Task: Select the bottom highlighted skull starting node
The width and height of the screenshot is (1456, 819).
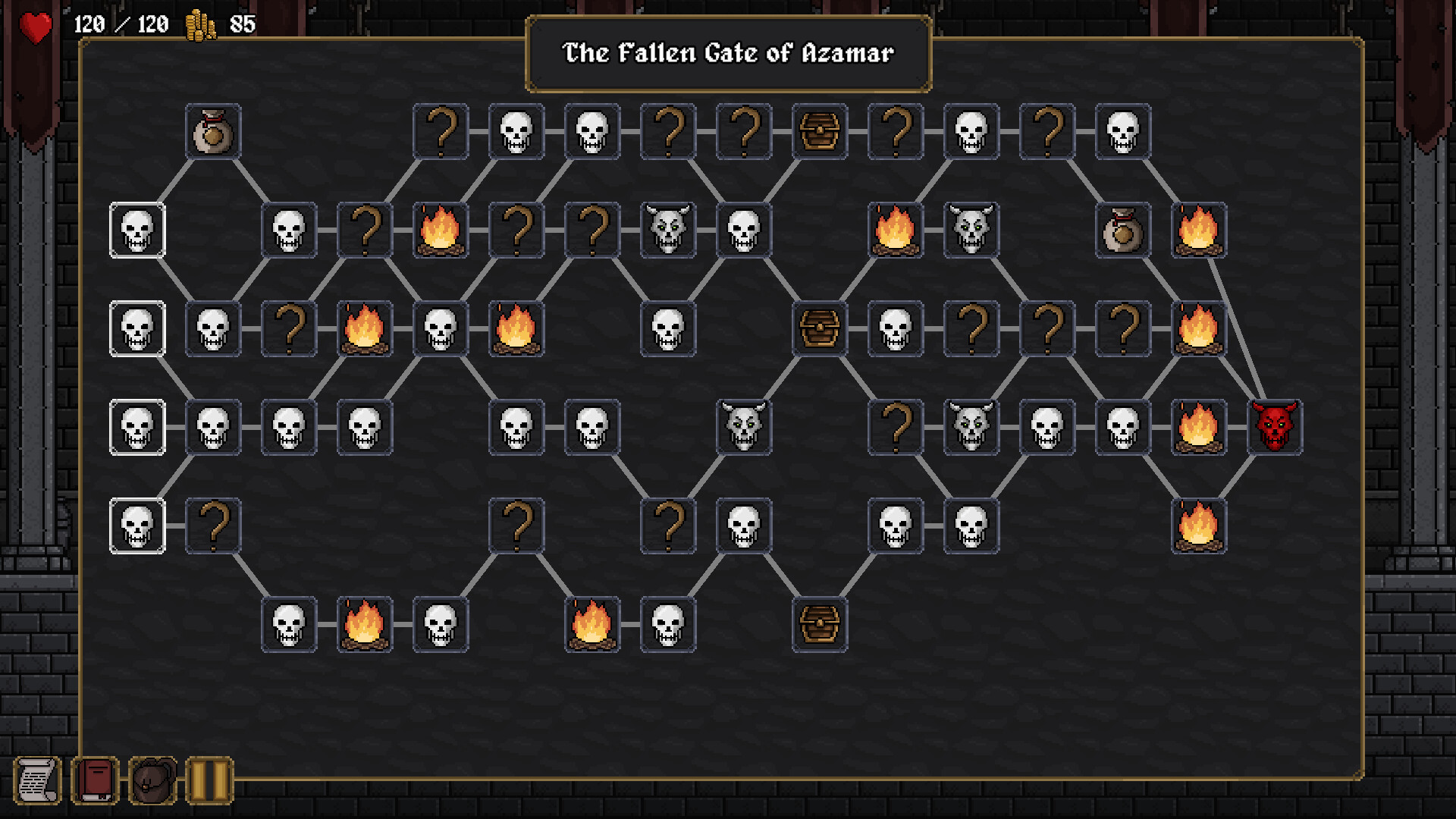Action: (x=137, y=526)
